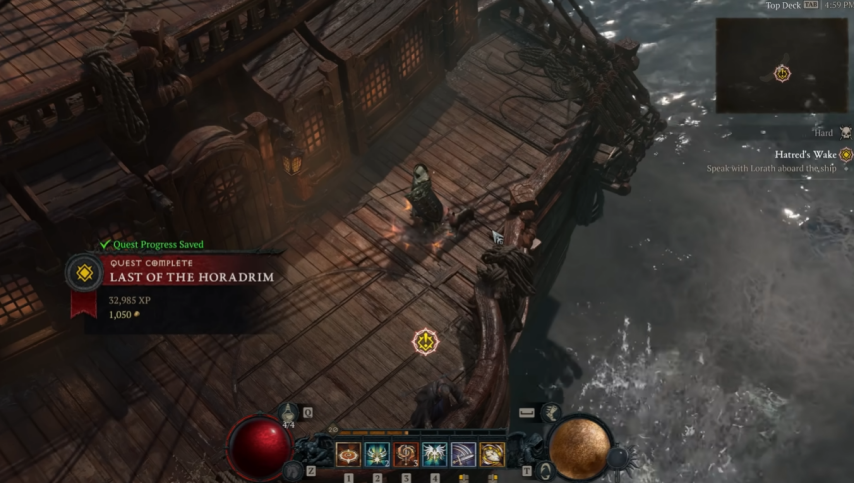The image size is (854, 483).
Task: Click the town portal icon beside the resource globe
Action: point(545,470)
